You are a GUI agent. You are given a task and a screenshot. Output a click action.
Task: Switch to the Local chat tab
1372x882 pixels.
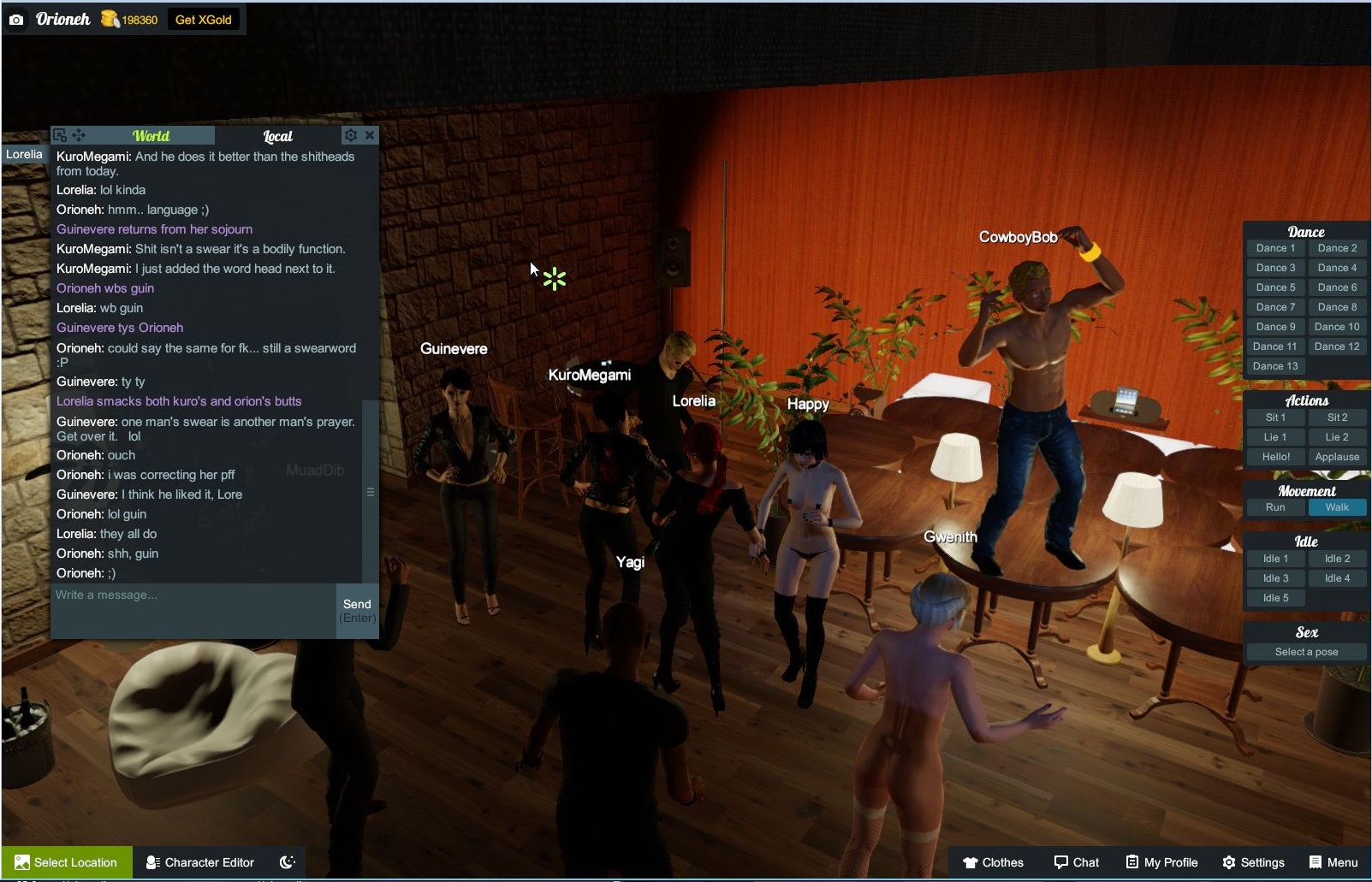pos(278,136)
